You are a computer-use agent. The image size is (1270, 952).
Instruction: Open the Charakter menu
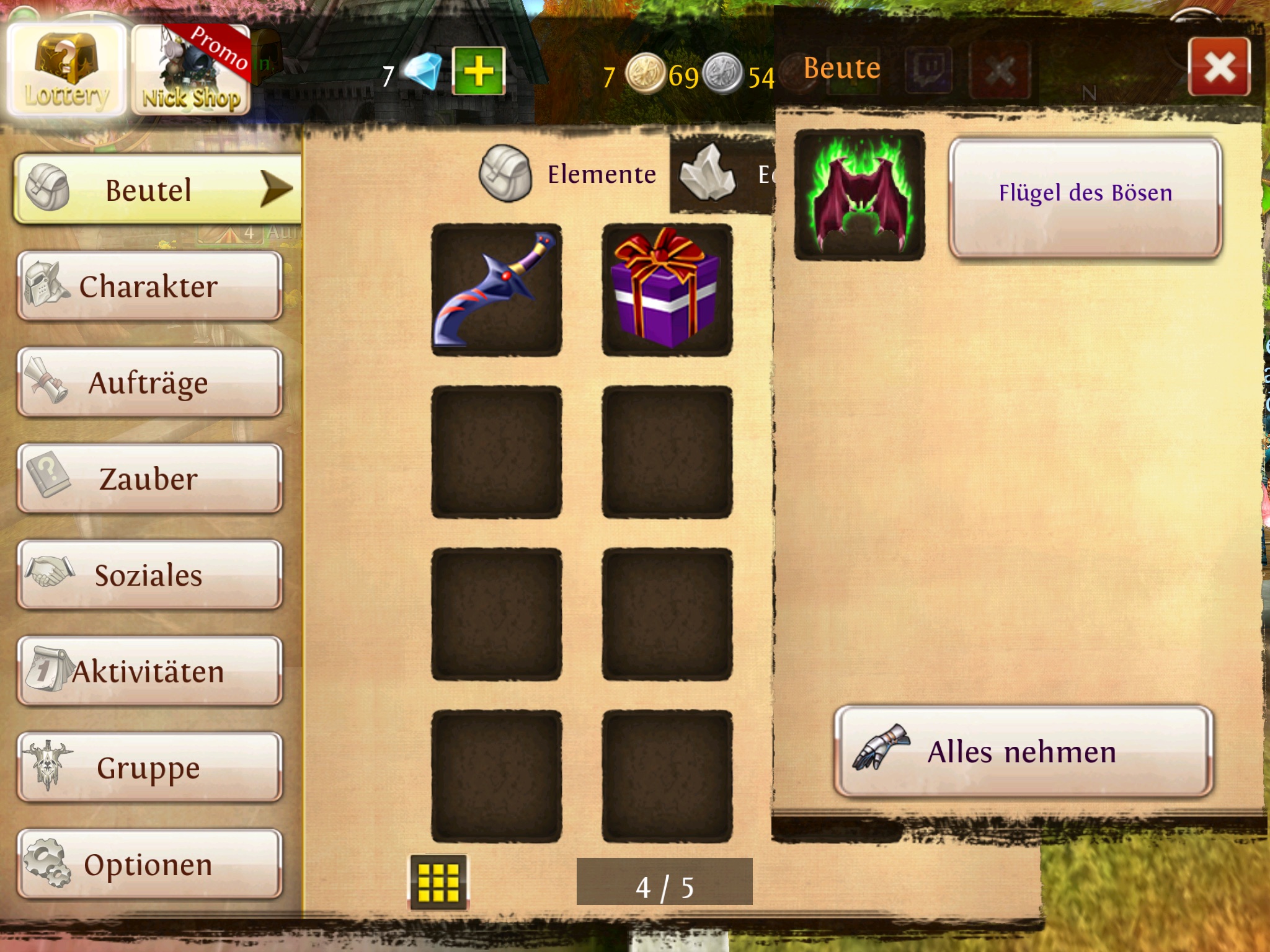pyautogui.click(x=149, y=286)
